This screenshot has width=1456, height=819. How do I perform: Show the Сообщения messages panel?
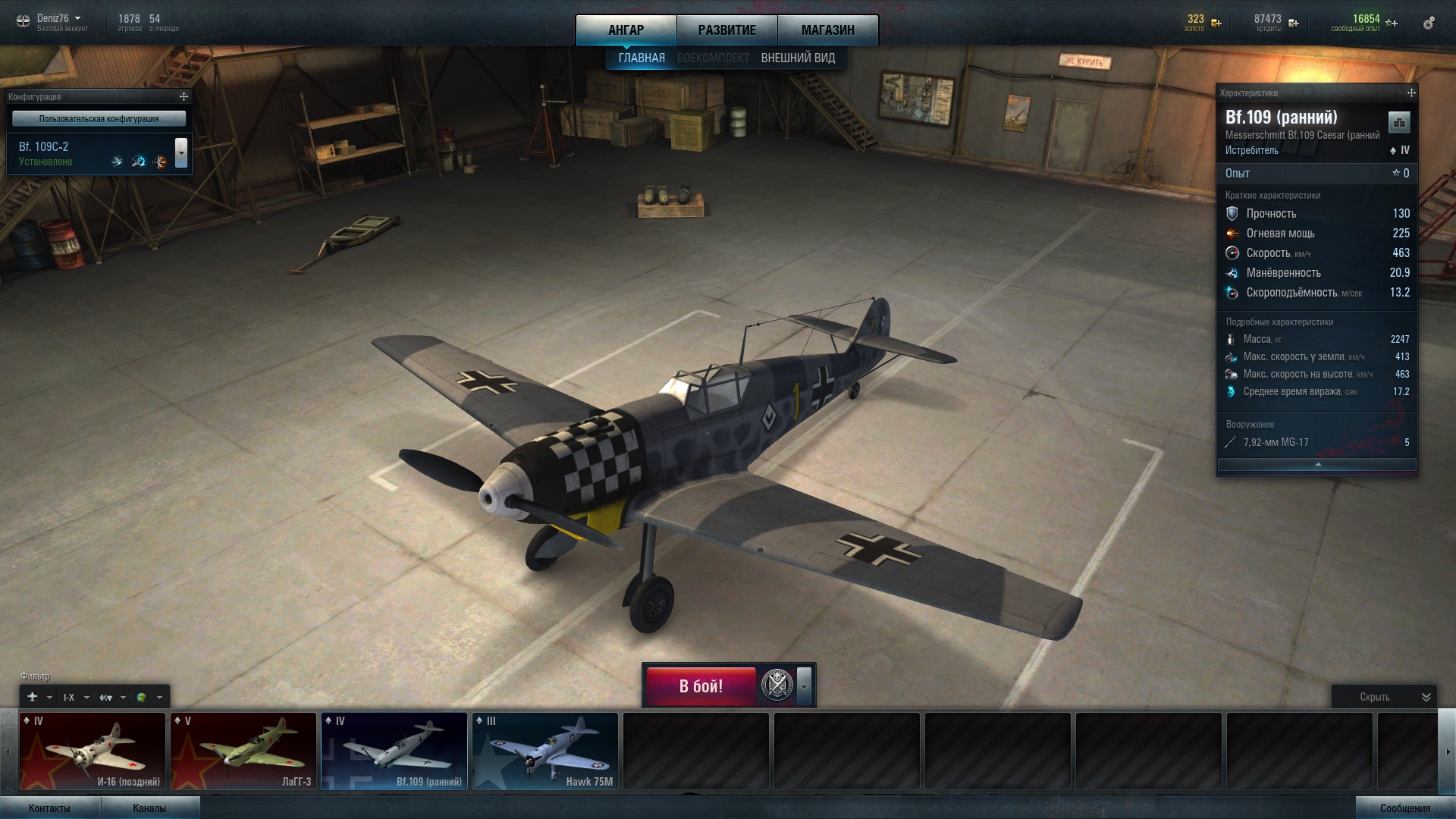click(x=1404, y=808)
